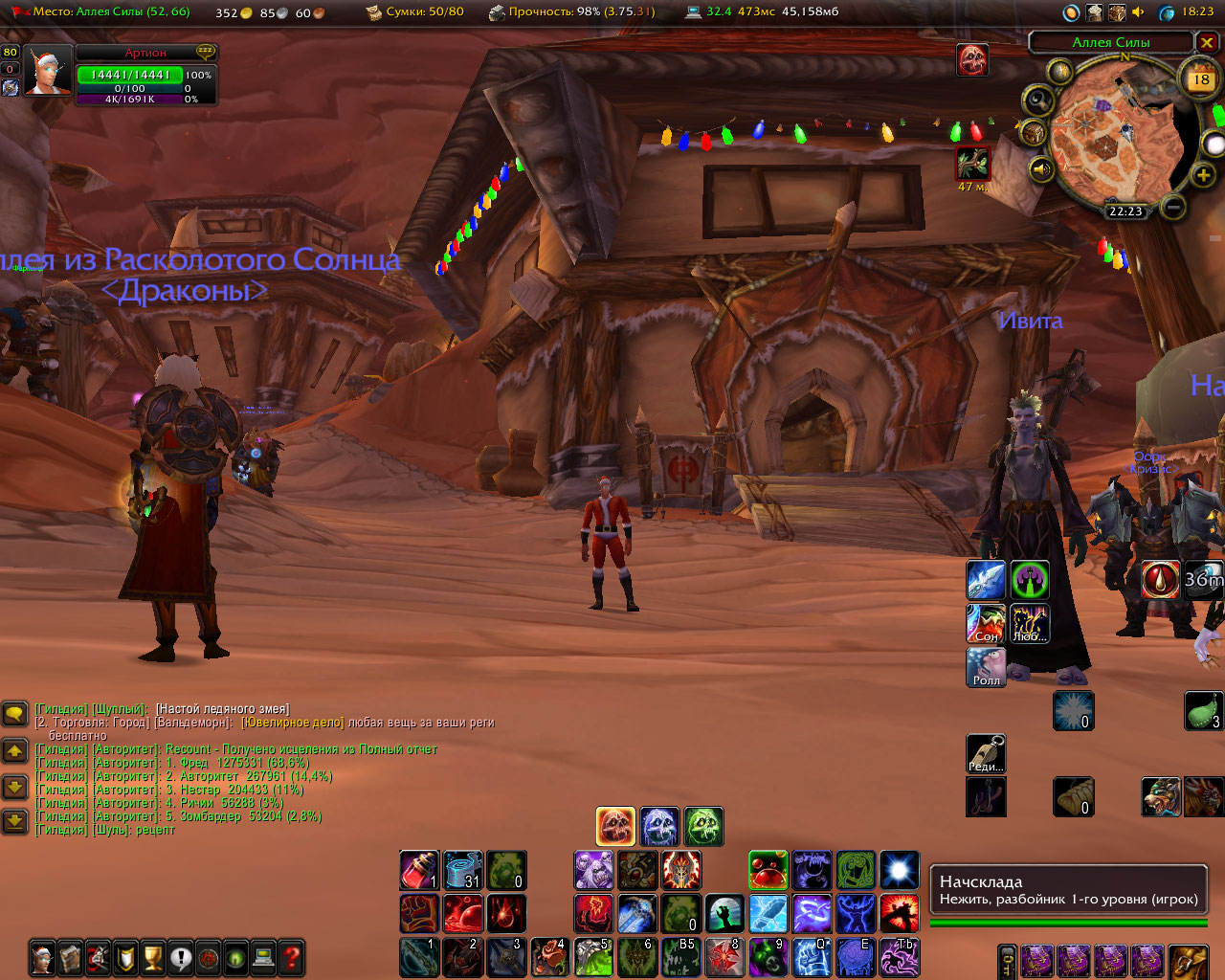This screenshot has height=980, width=1225.
Task: Open the computer icon game menu
Action: [x=263, y=956]
